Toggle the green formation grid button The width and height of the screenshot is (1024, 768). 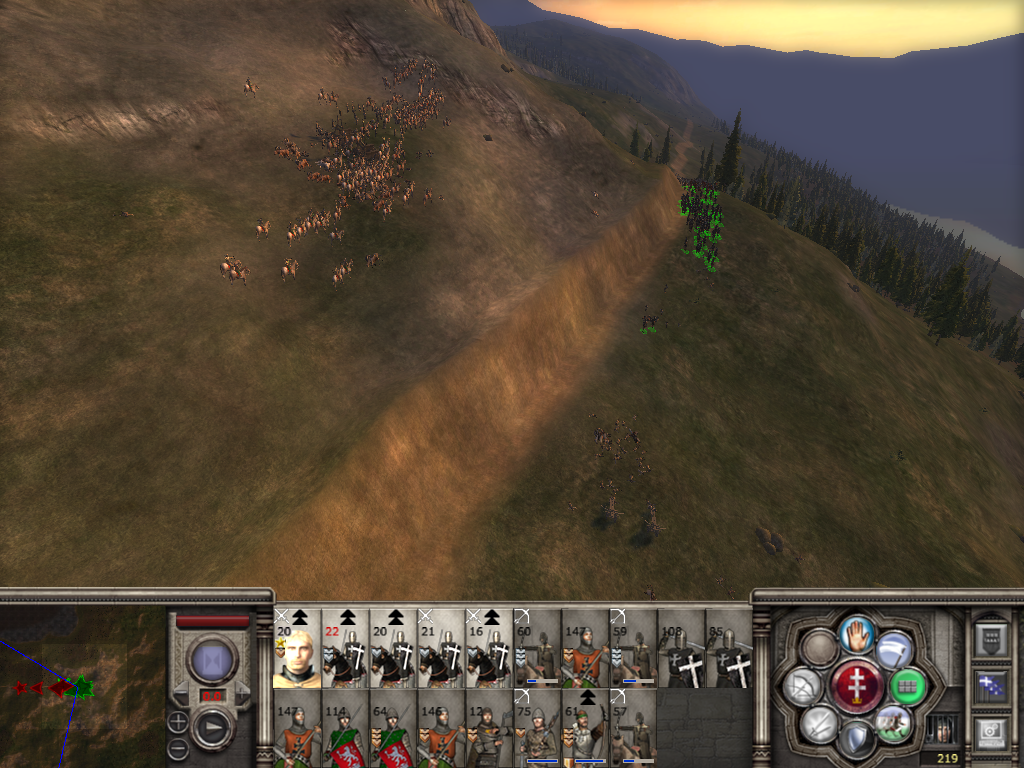pos(908,686)
